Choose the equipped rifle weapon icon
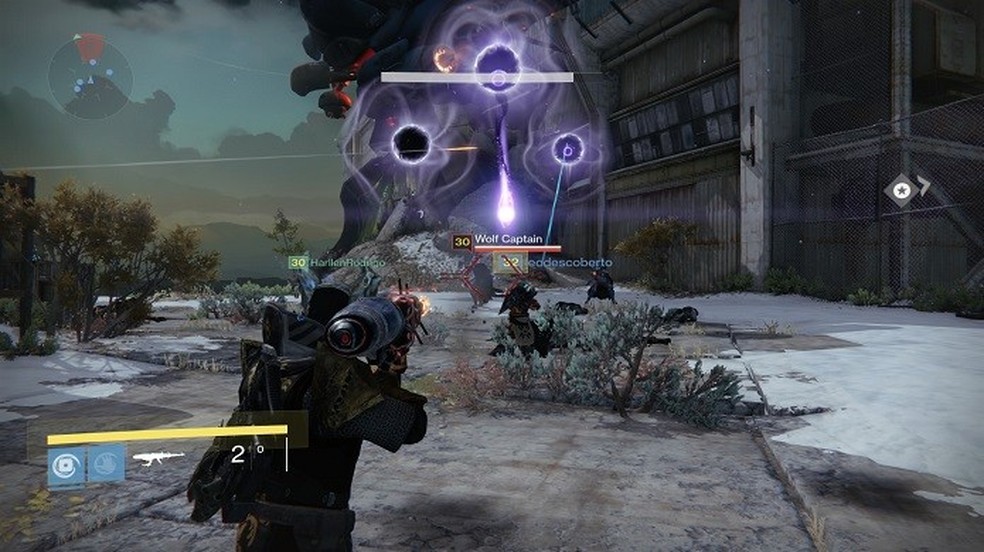 coord(158,458)
